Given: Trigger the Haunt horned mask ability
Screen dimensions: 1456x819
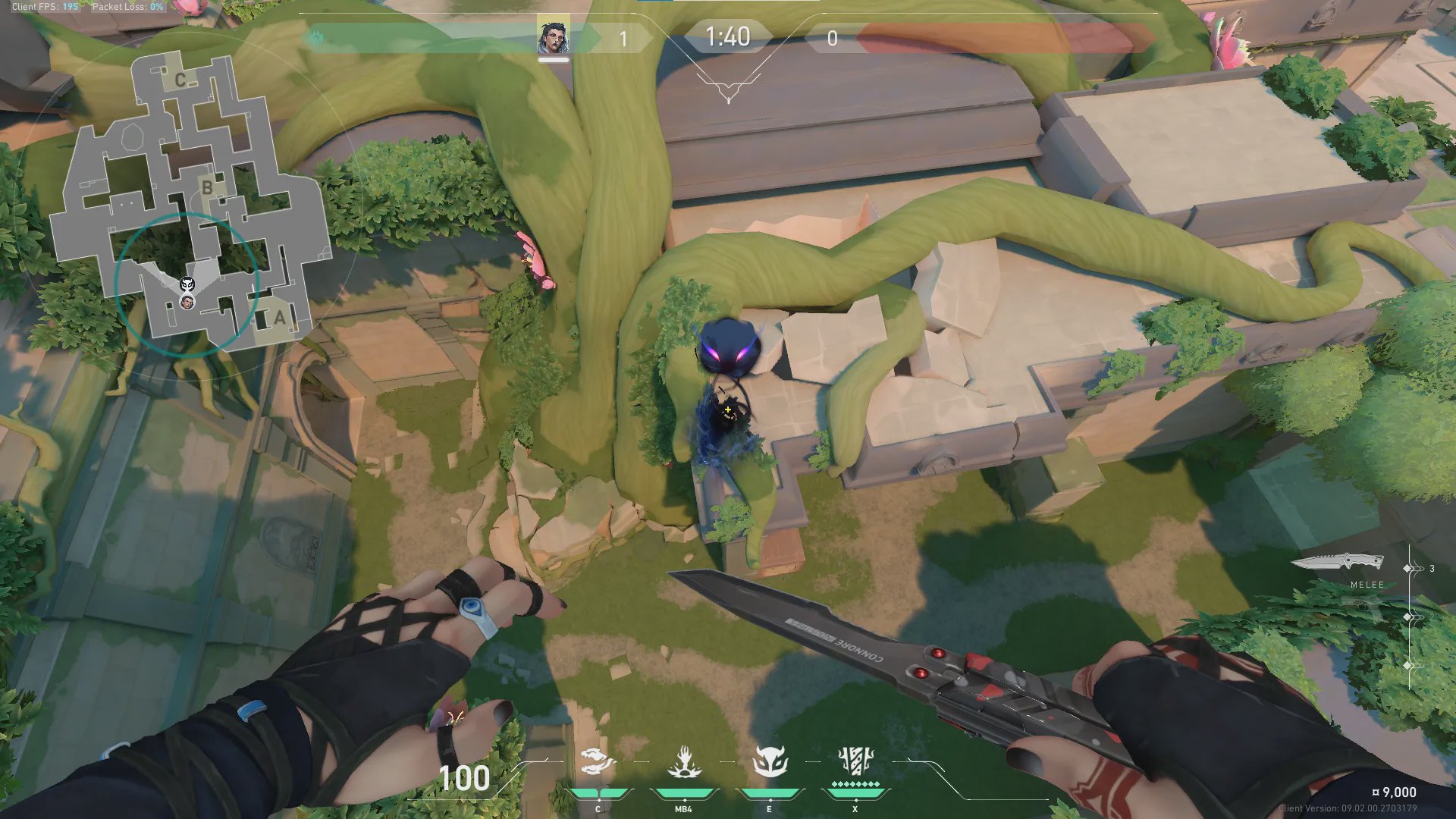Looking at the screenshot, I should pyautogui.click(x=770, y=762).
